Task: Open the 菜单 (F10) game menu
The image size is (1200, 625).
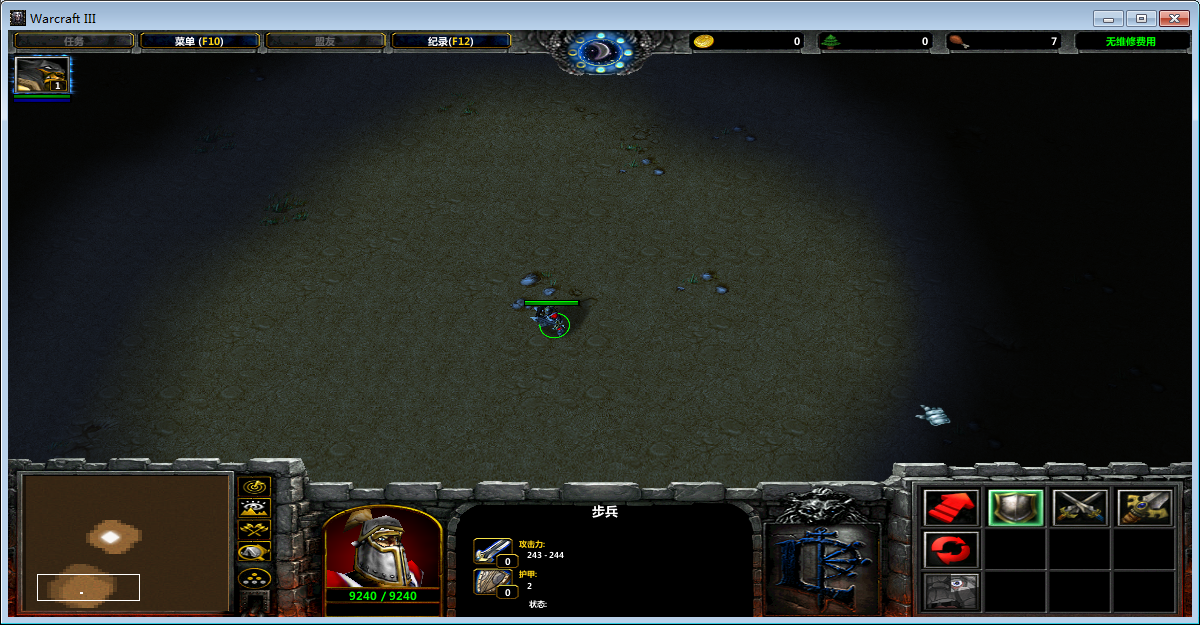Action: click(x=199, y=41)
